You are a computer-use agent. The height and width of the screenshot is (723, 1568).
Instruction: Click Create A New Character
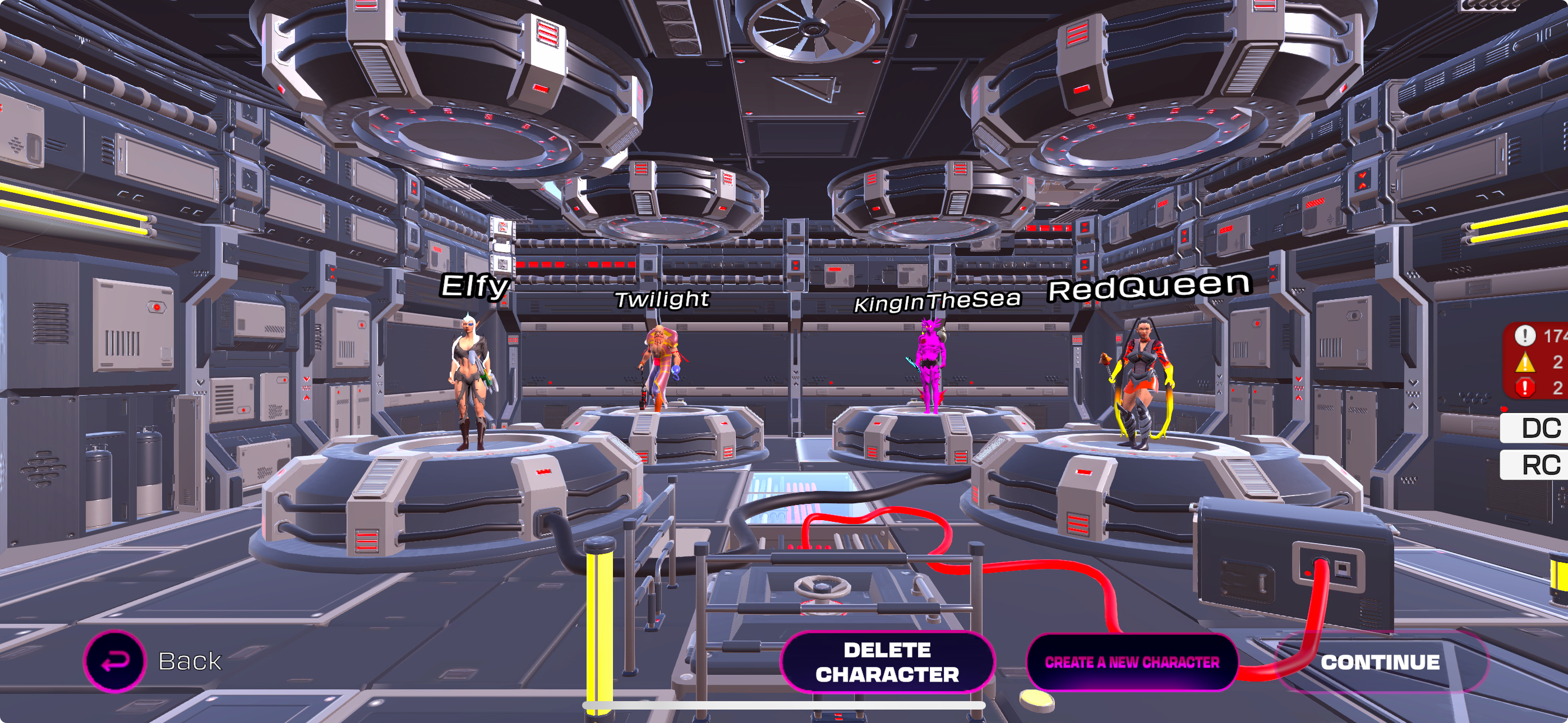[1133, 662]
